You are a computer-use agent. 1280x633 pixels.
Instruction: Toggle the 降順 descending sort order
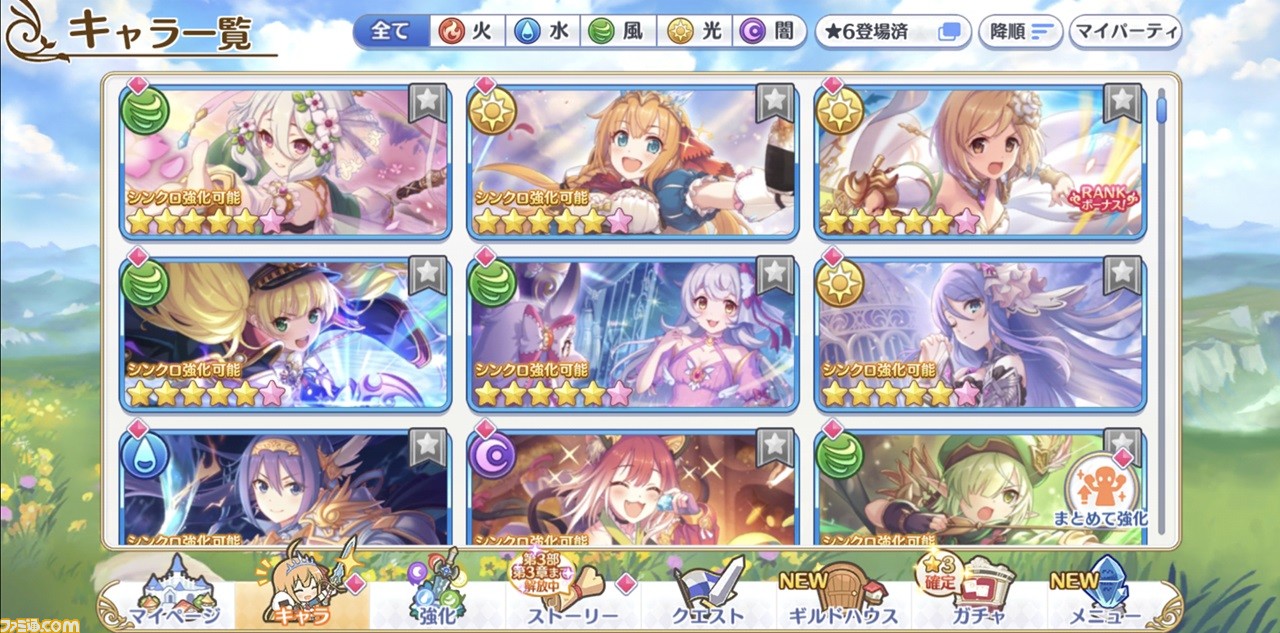[1019, 31]
